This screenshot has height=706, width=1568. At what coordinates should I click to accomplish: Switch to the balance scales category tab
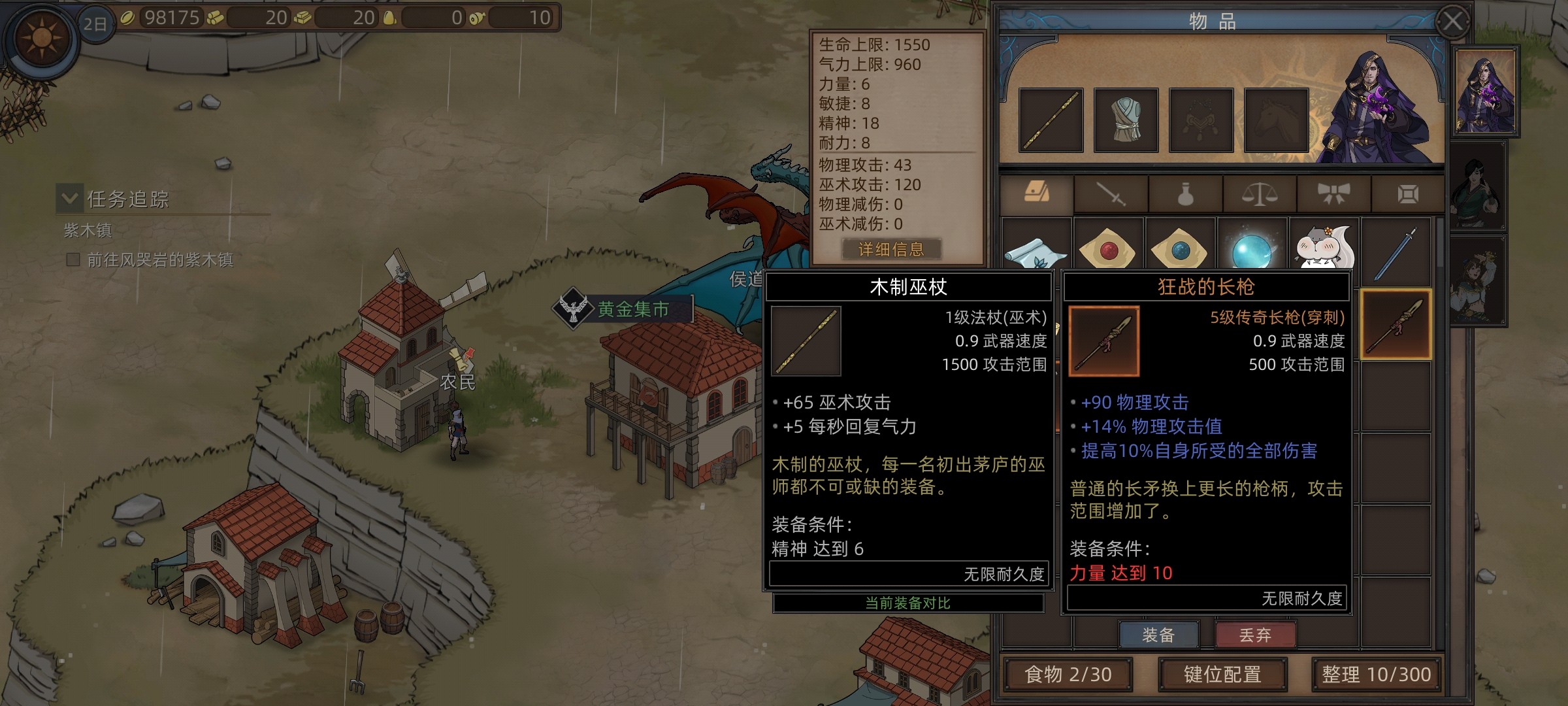coord(1259,194)
